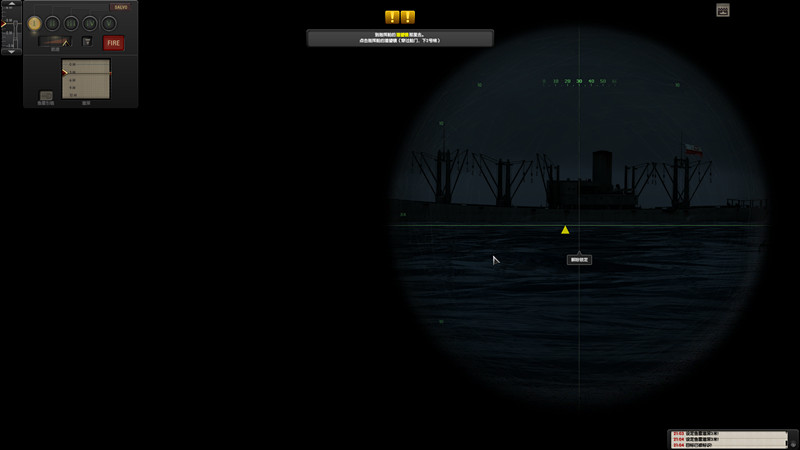
Task: Choose torpedo tube III
Action: pyautogui.click(x=71, y=22)
